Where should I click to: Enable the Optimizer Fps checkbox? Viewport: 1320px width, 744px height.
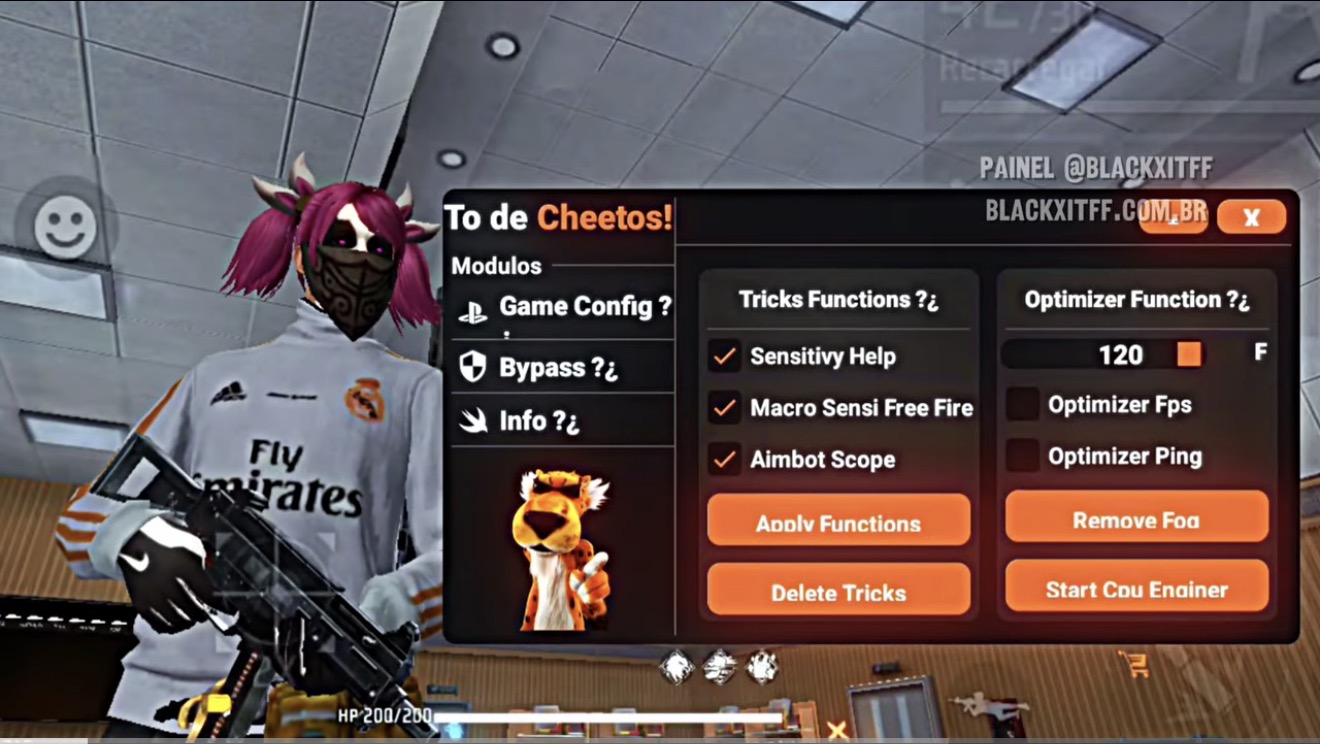click(1022, 404)
